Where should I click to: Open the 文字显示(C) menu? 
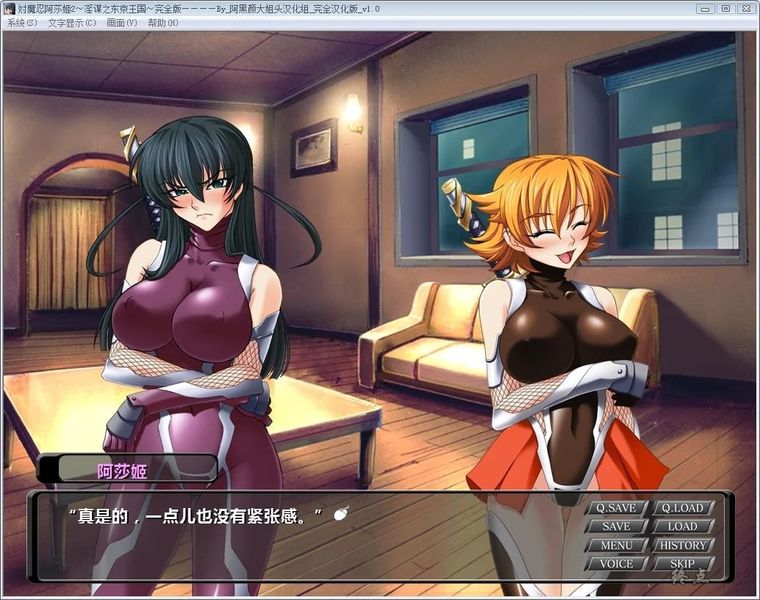(x=71, y=22)
